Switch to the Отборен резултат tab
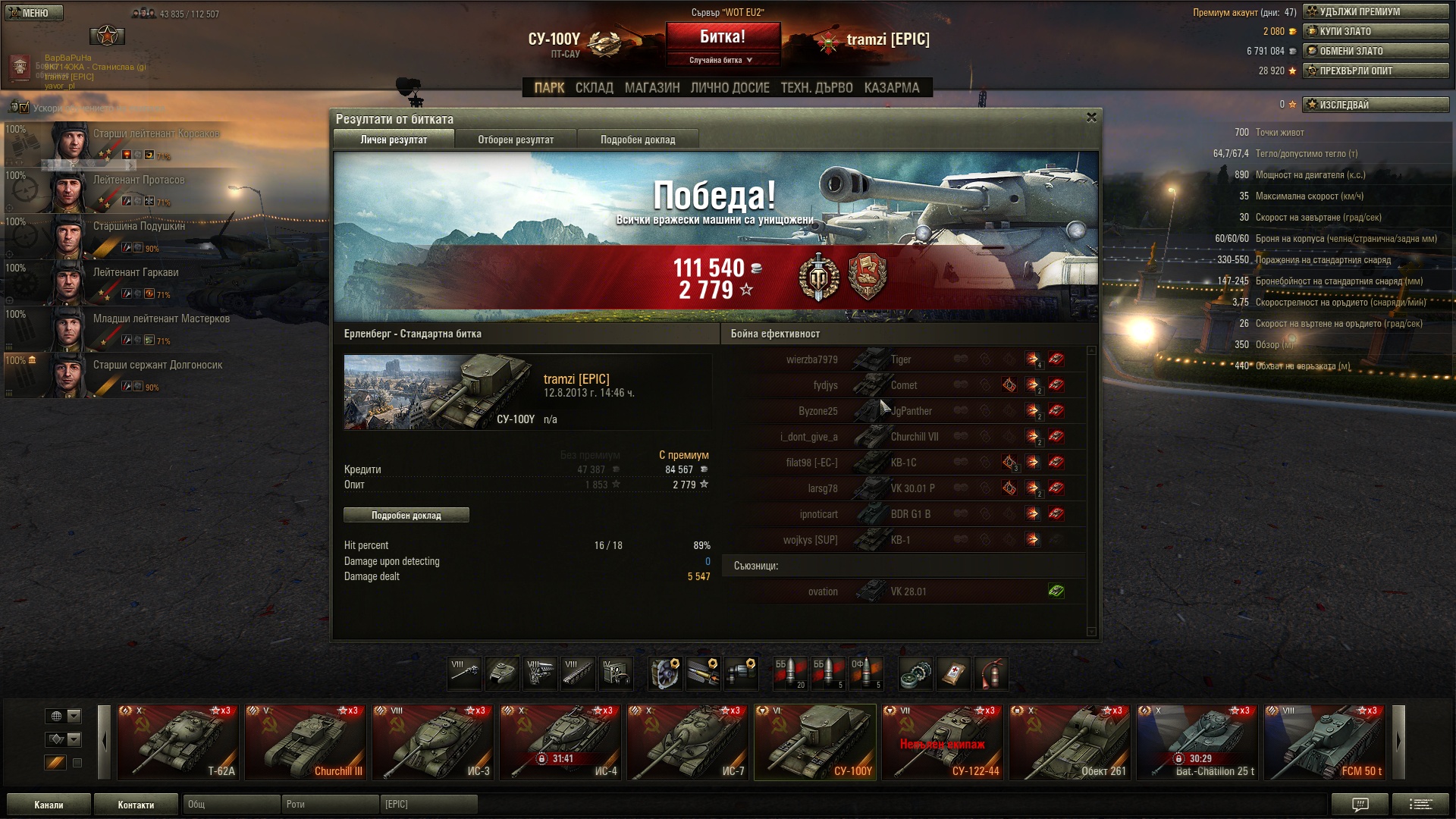Screen dimensions: 1456x819 (516, 140)
